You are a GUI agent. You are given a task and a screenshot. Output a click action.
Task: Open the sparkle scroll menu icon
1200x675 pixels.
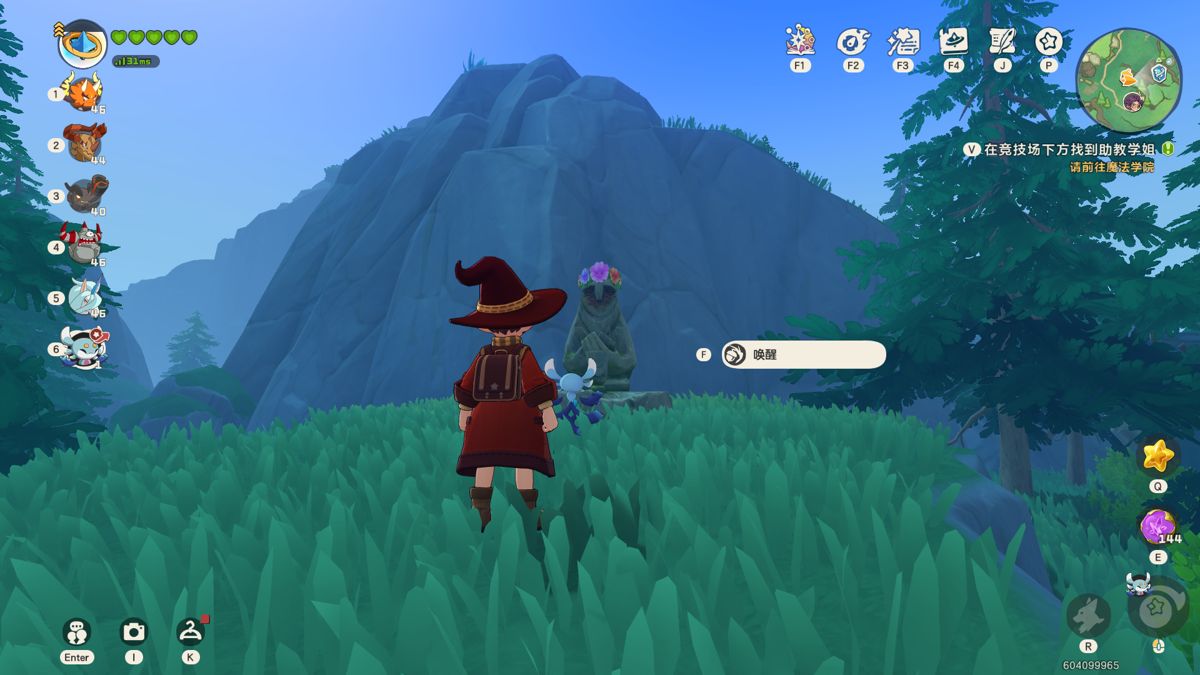click(x=903, y=41)
